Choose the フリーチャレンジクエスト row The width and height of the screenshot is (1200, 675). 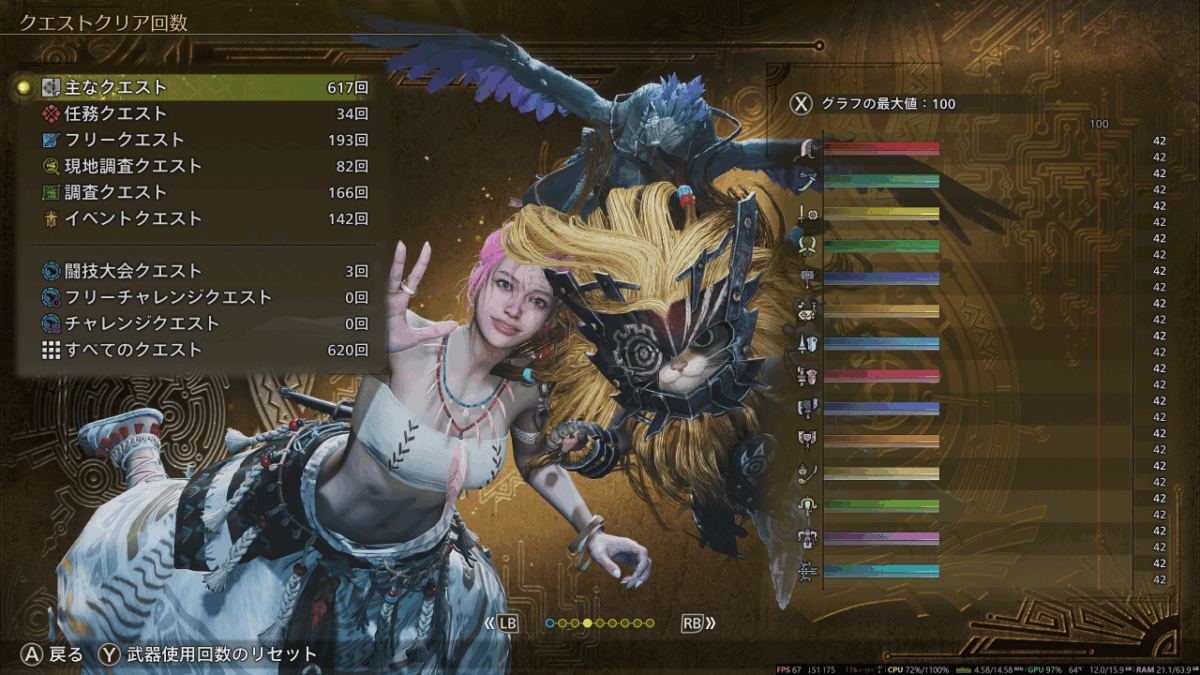click(x=200, y=297)
